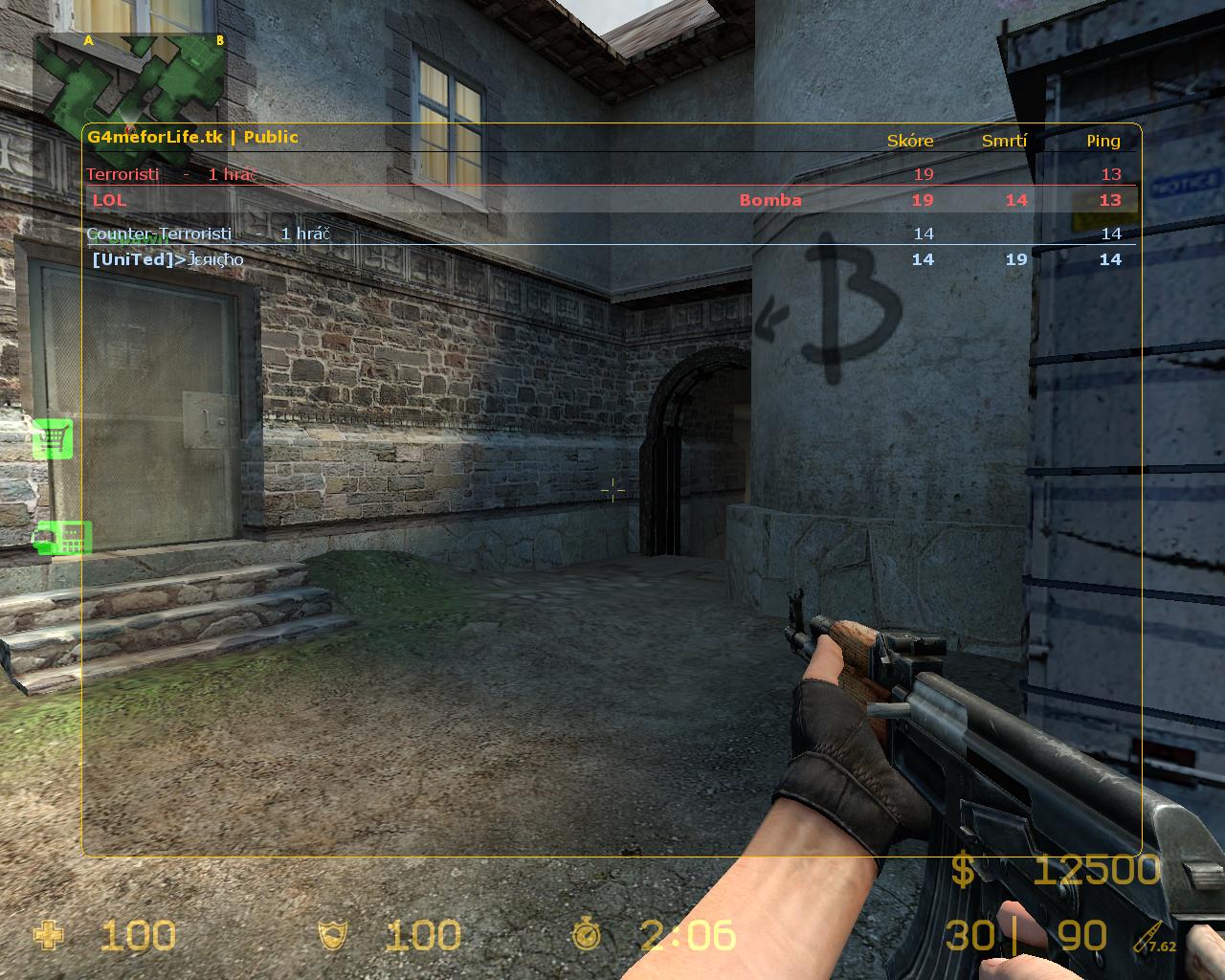Image resolution: width=1225 pixels, height=980 pixels.
Task: Click the Skóre column header
Action: [909, 141]
